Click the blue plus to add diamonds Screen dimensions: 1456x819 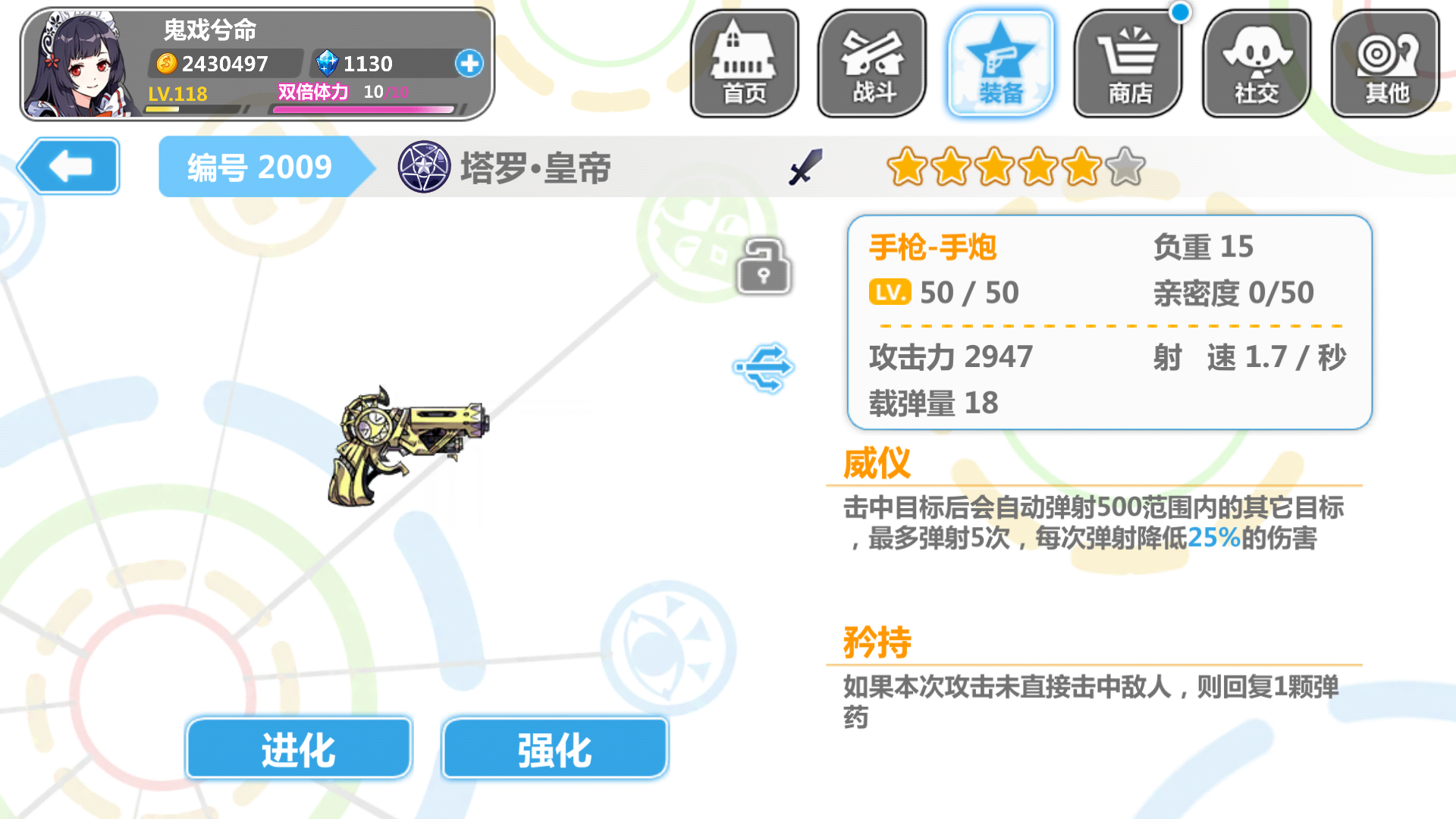(469, 64)
